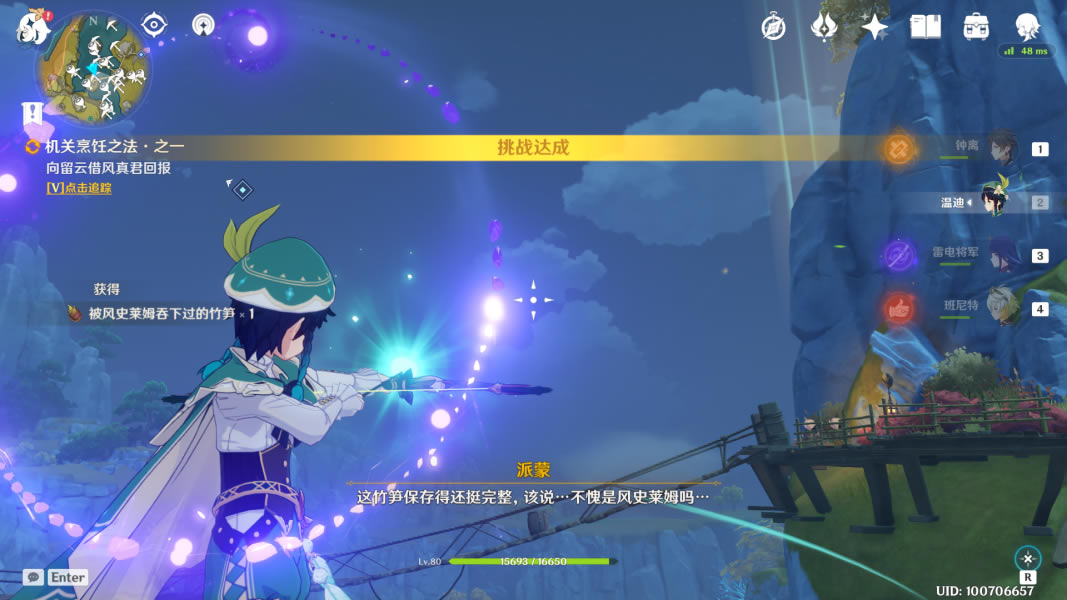Click the eye icon beside the minimap

(154, 24)
